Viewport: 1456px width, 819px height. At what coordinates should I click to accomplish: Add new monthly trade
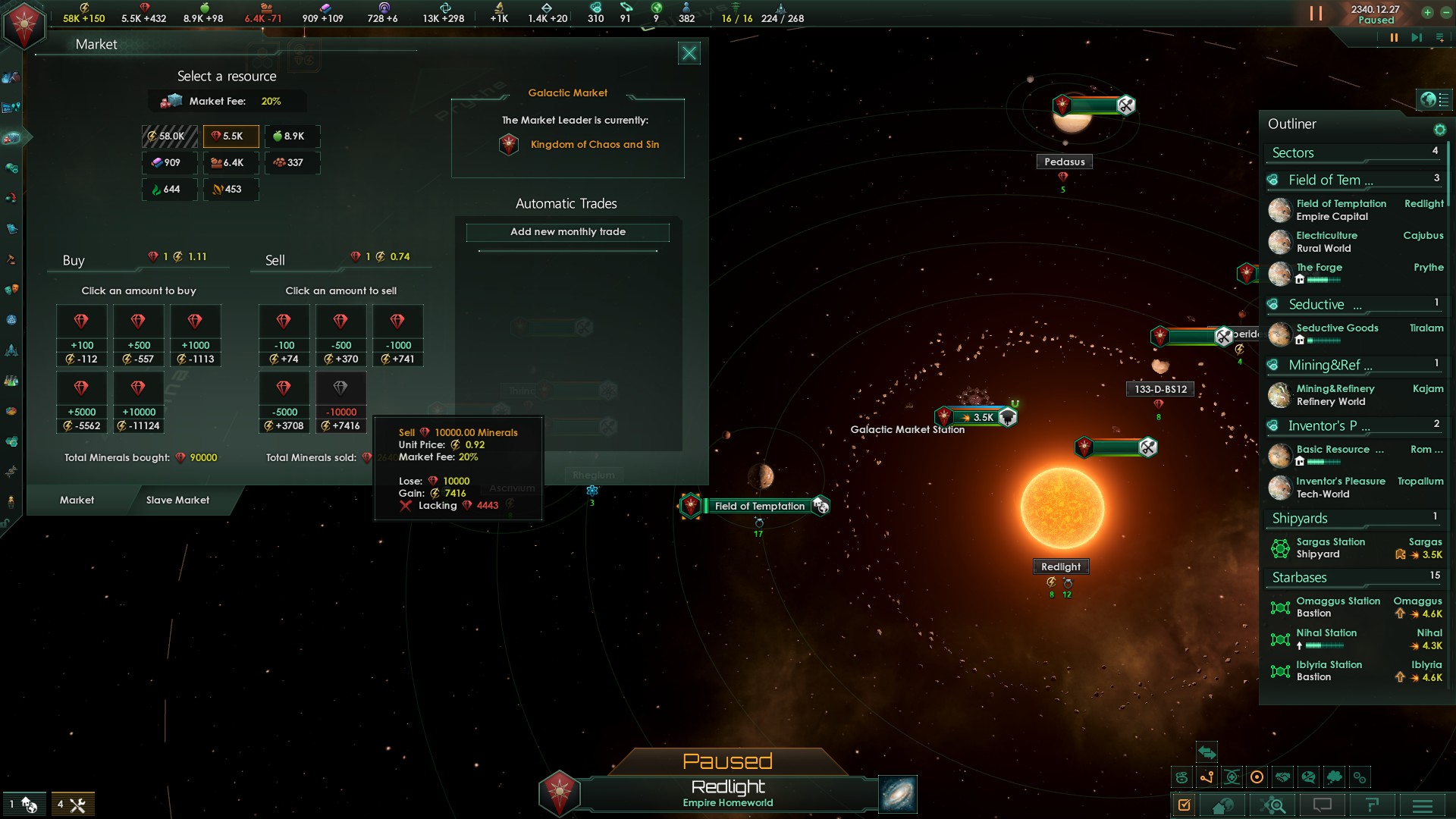click(567, 232)
